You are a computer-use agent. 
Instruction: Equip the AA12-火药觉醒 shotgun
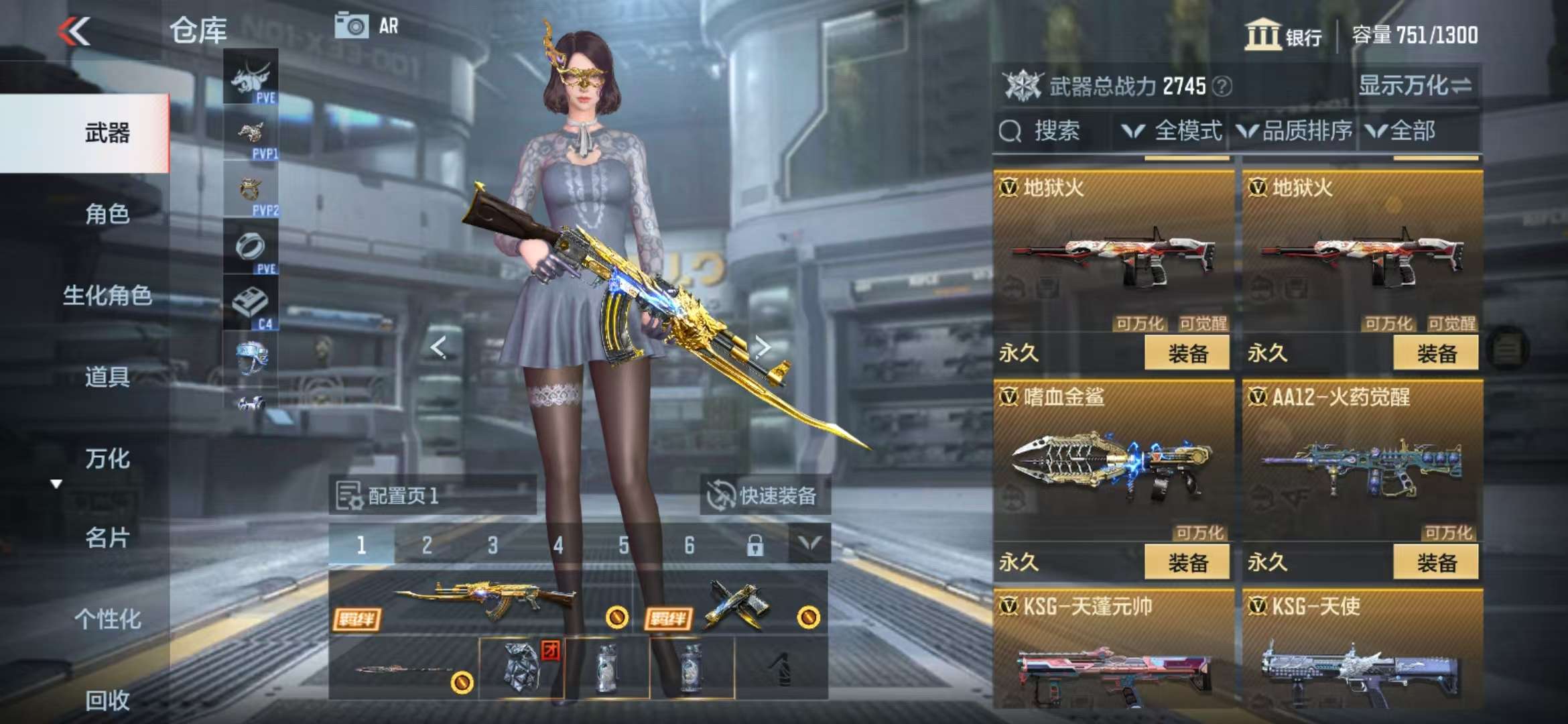click(1435, 562)
